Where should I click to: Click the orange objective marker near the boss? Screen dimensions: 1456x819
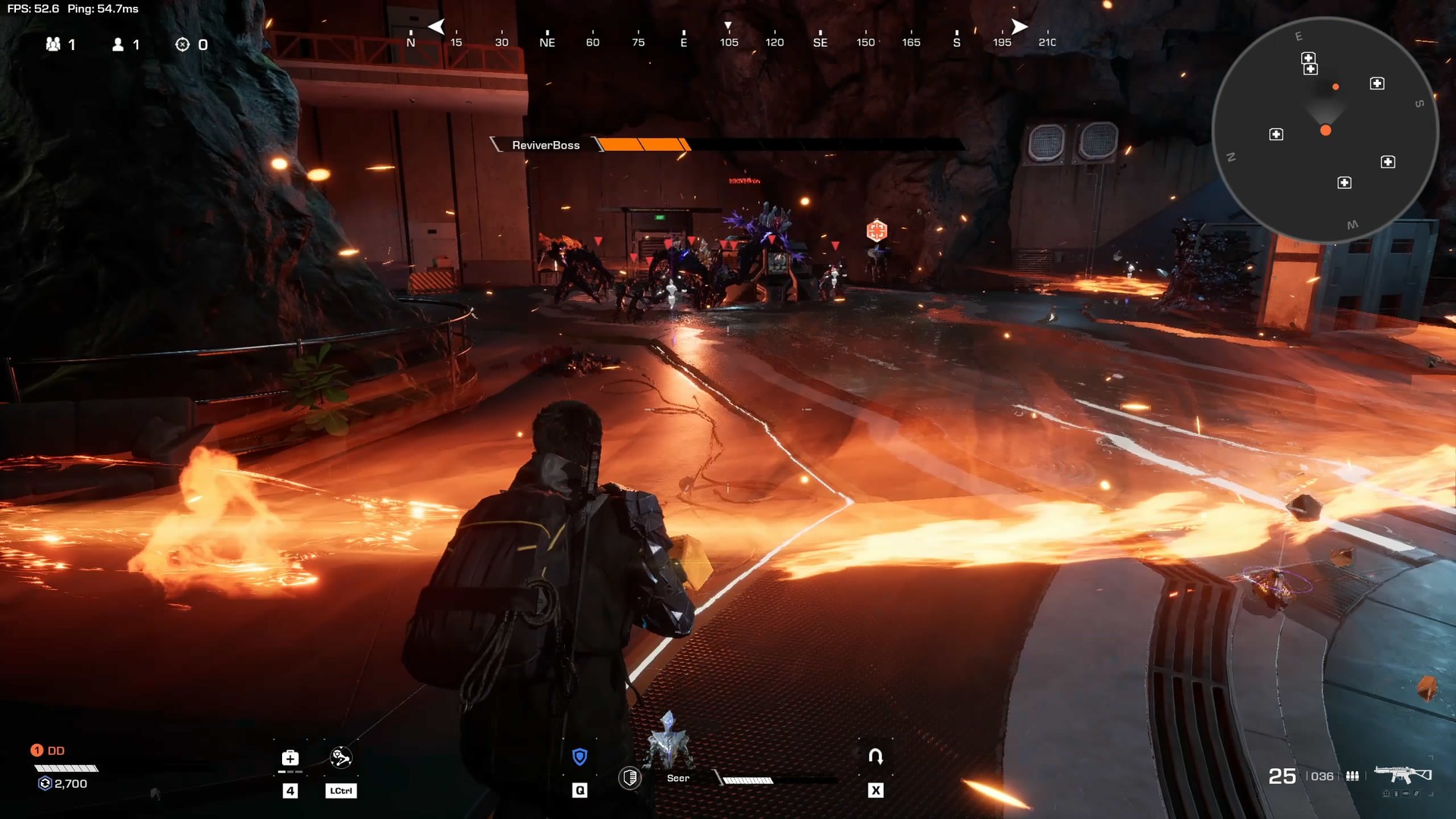(877, 231)
